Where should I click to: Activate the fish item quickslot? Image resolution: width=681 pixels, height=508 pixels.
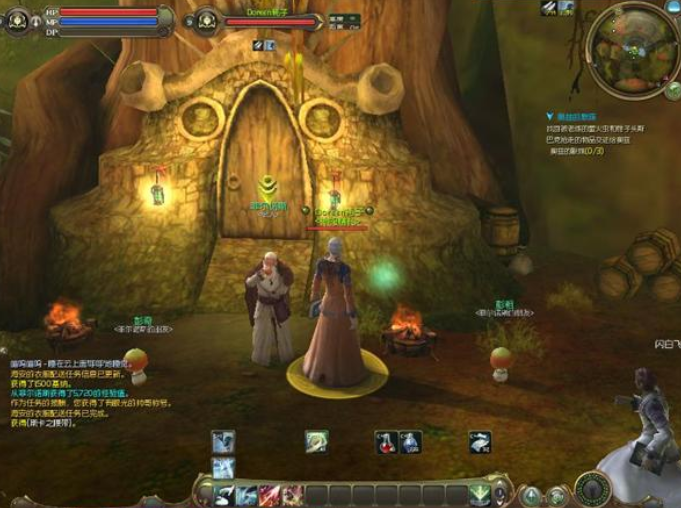pos(480,442)
